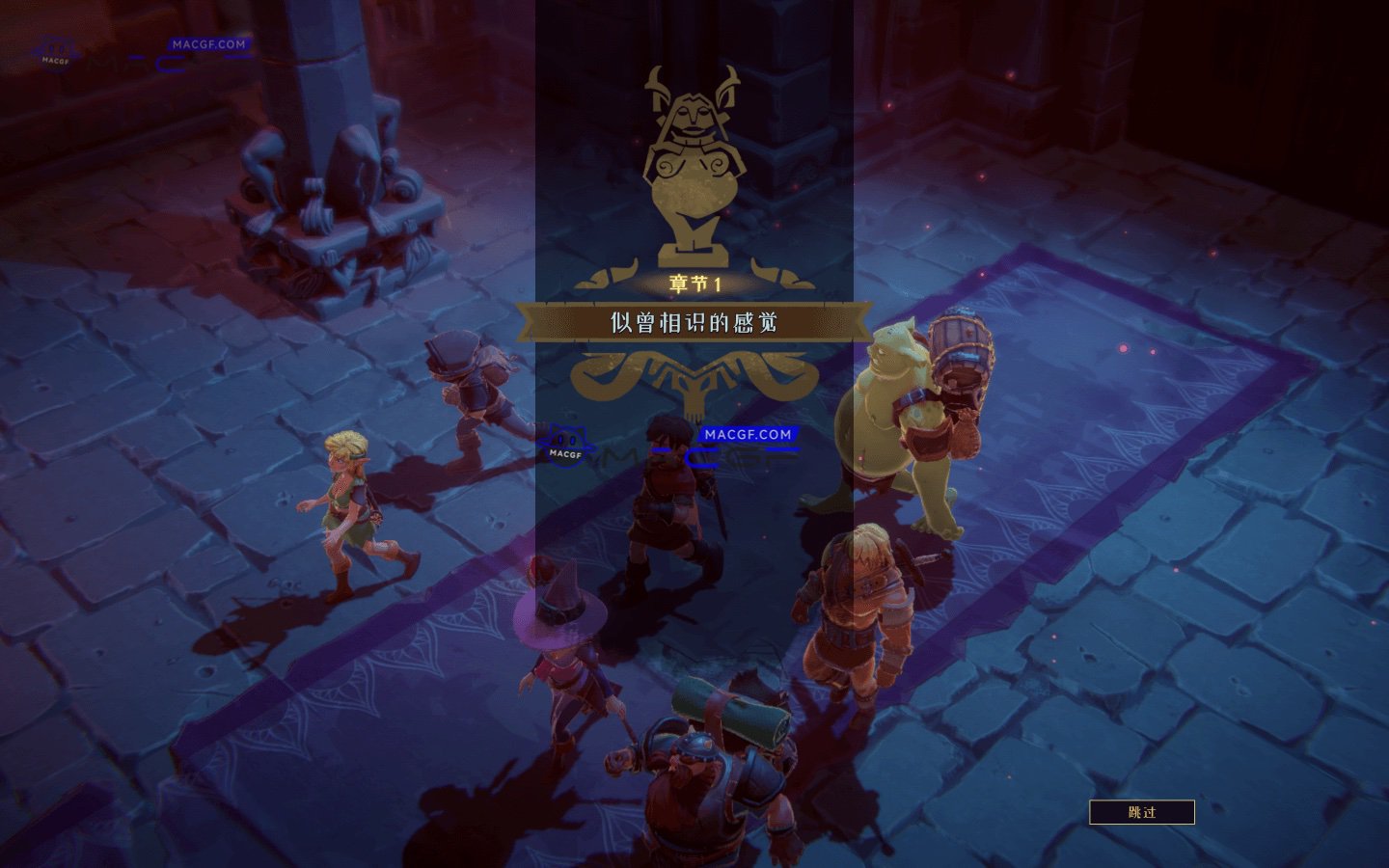
Task: Click the dwarf's green bedroll backpack
Action: pyautogui.click(x=733, y=719)
